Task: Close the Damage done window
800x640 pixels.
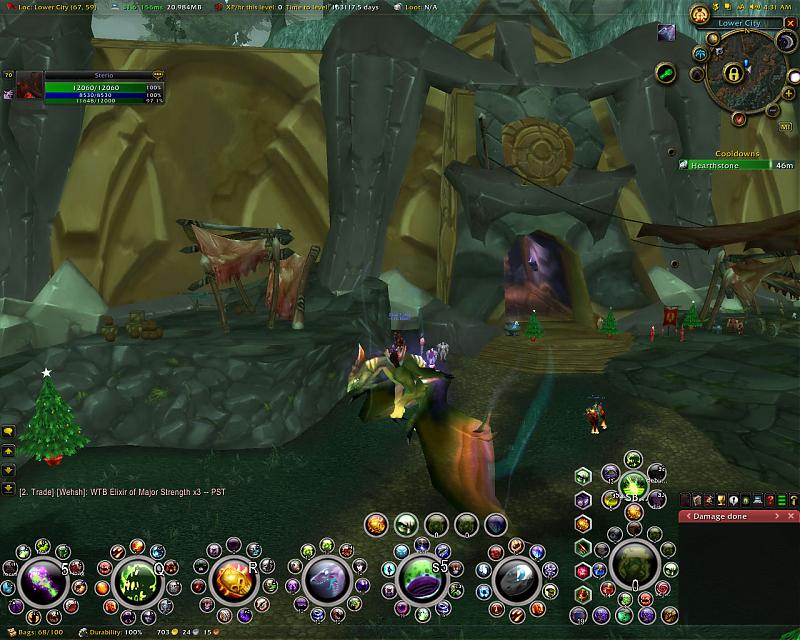Action: [x=792, y=516]
